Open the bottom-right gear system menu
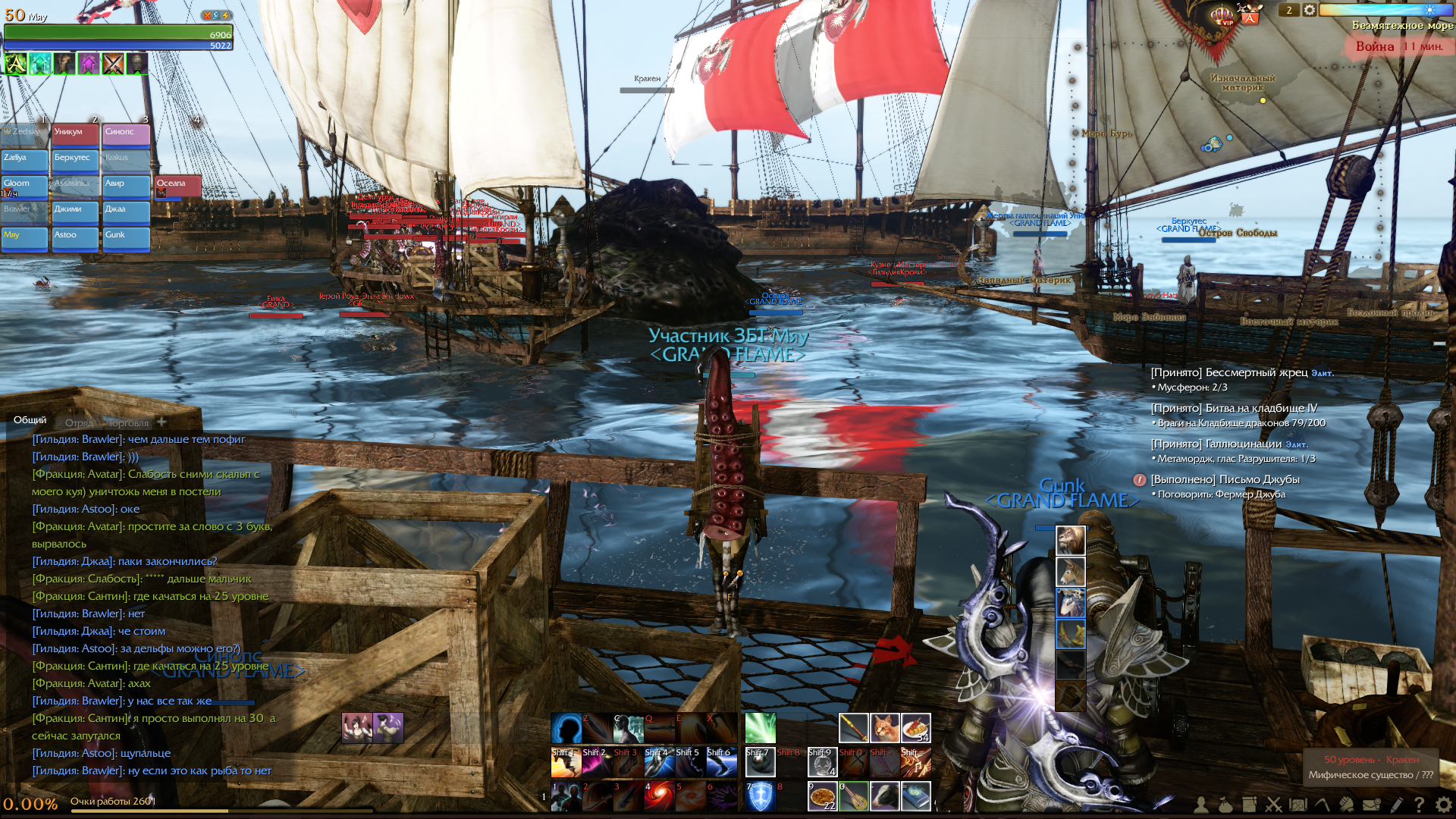This screenshot has width=1456, height=819. [x=1443, y=805]
